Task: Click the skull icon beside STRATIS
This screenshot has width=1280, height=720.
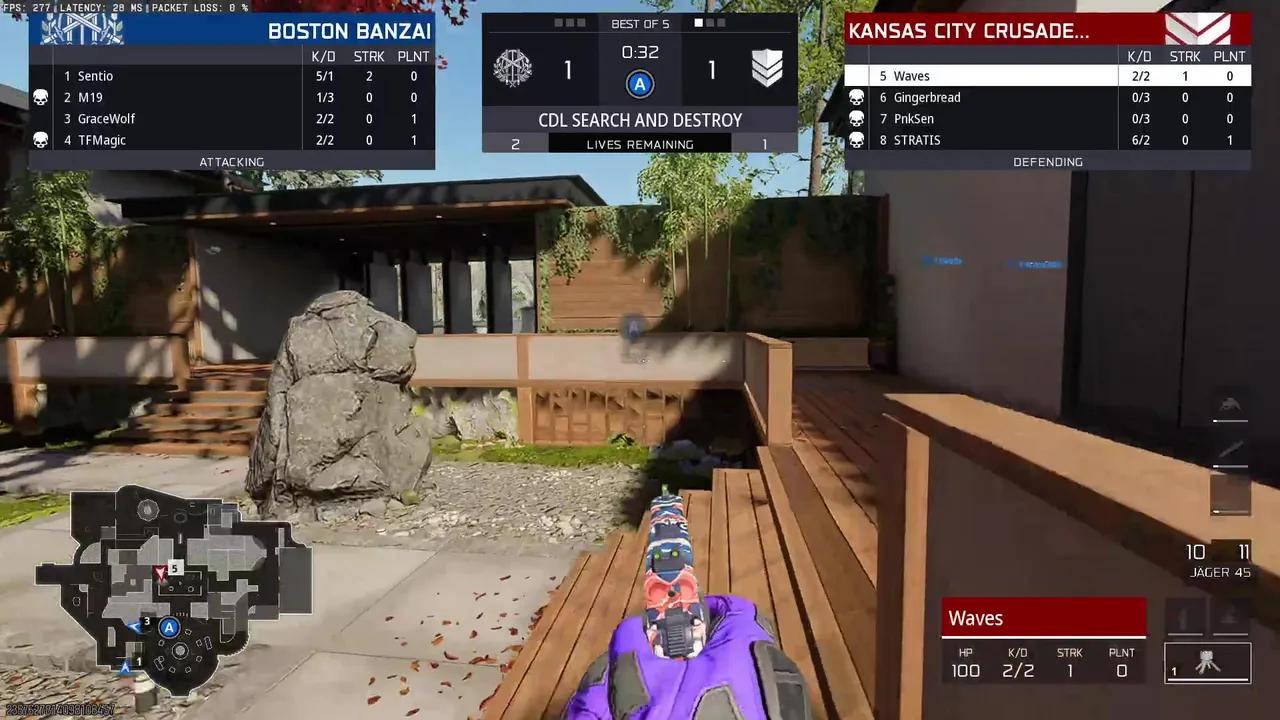Action: (x=857, y=140)
